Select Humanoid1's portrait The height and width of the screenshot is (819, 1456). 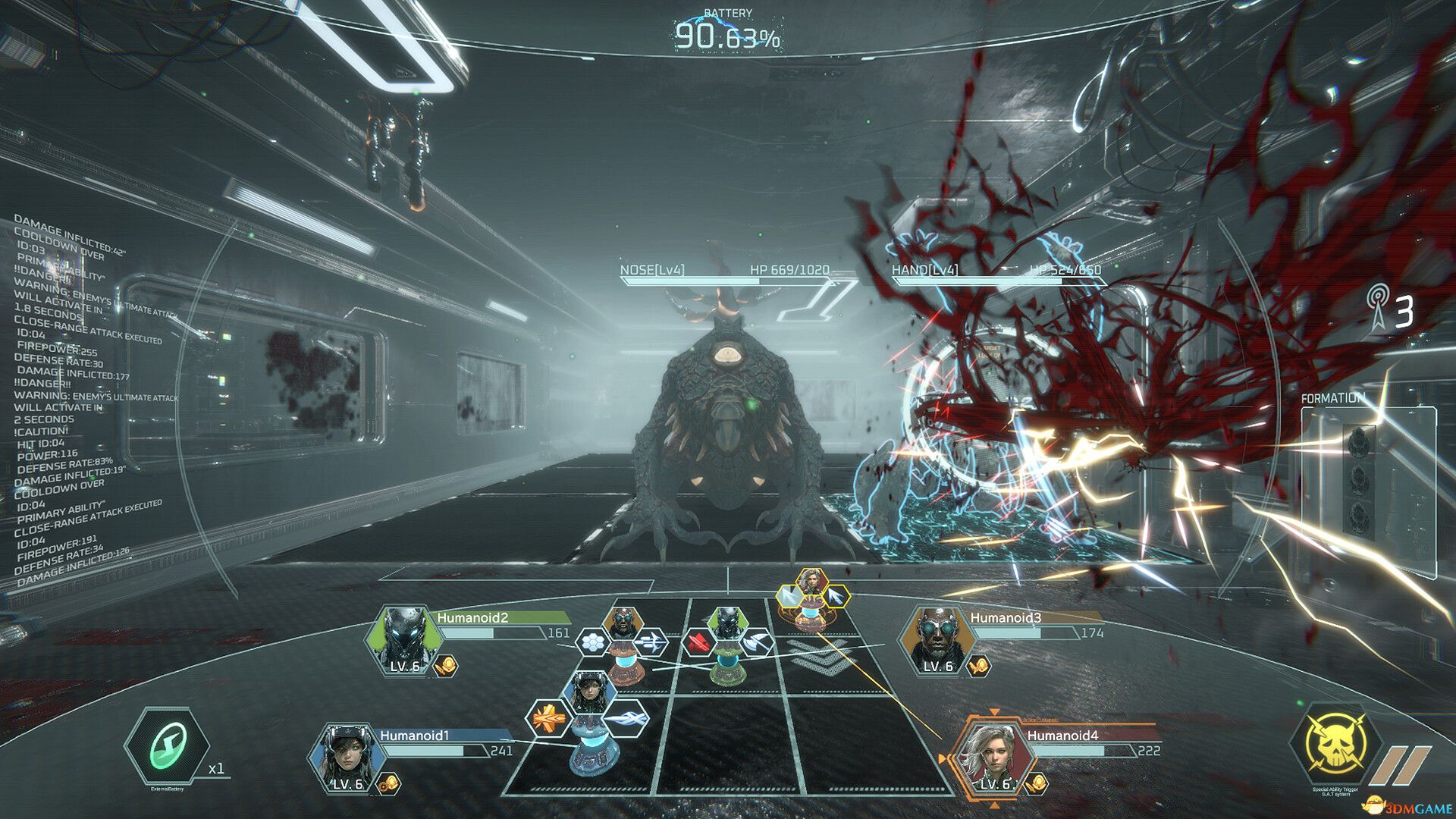[x=344, y=757]
